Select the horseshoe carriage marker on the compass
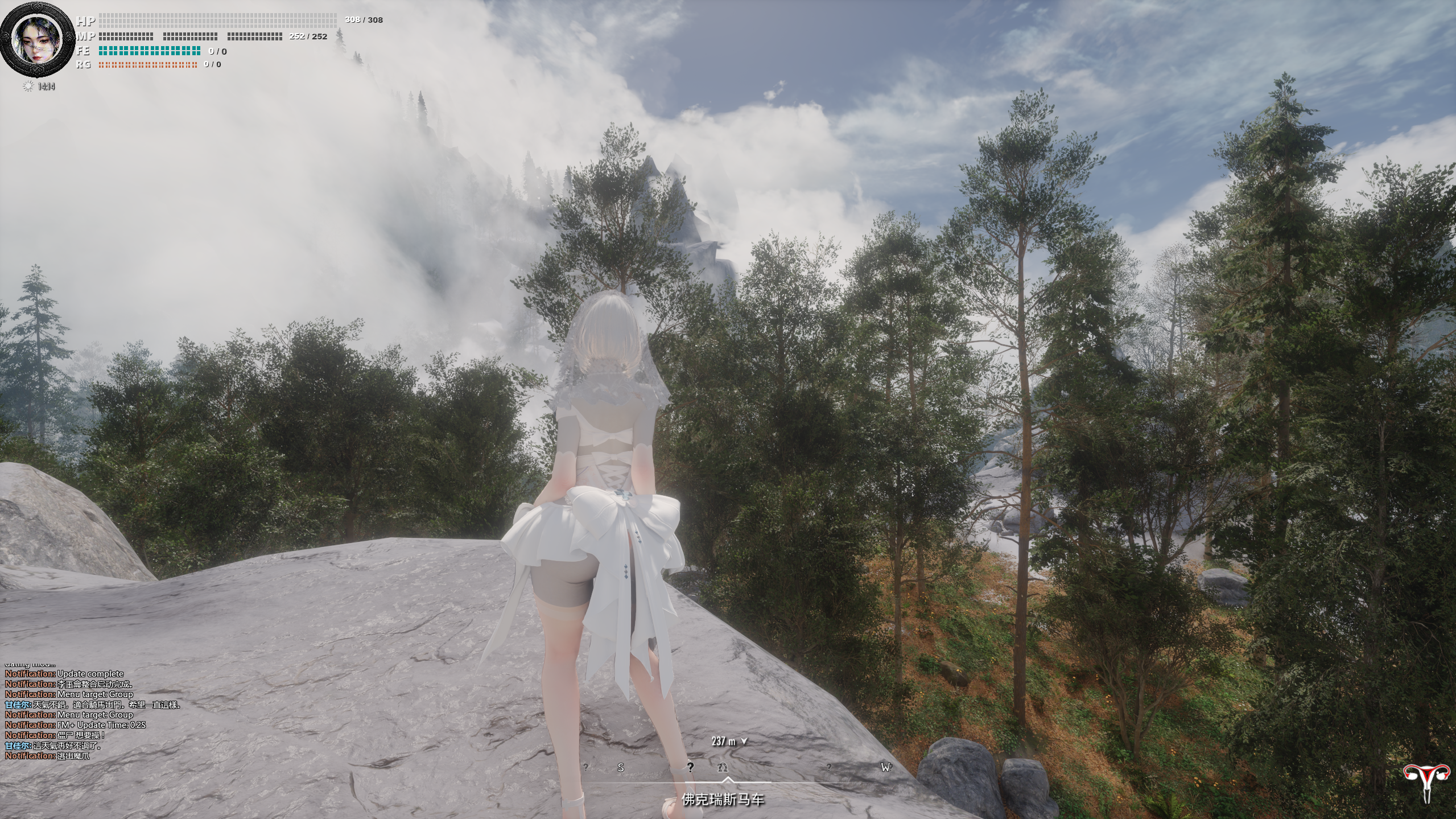Image resolution: width=1456 pixels, height=819 pixels. tap(723, 767)
